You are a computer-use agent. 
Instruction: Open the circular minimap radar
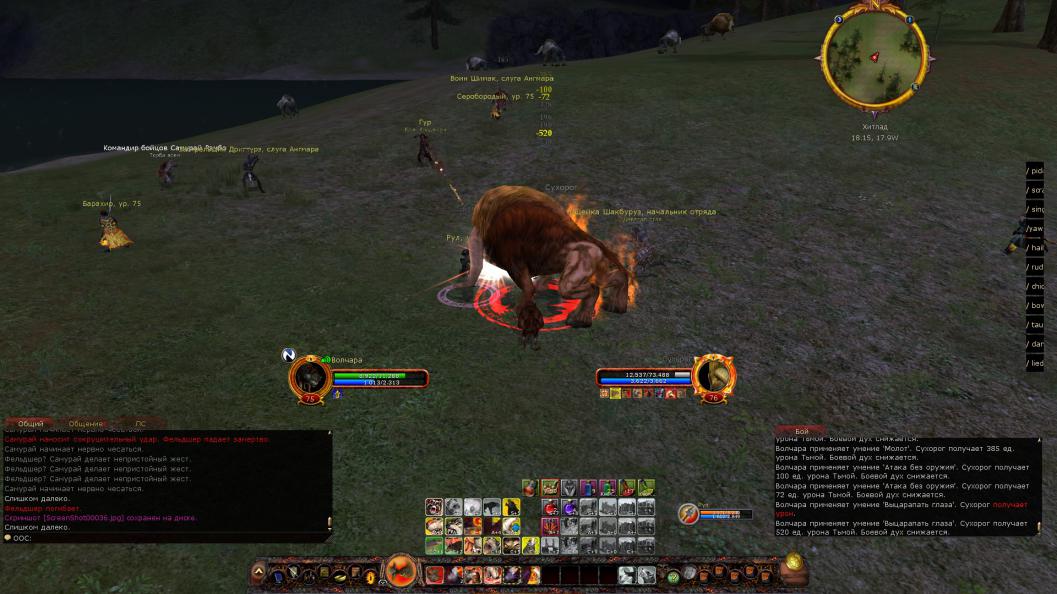pyautogui.click(x=873, y=56)
